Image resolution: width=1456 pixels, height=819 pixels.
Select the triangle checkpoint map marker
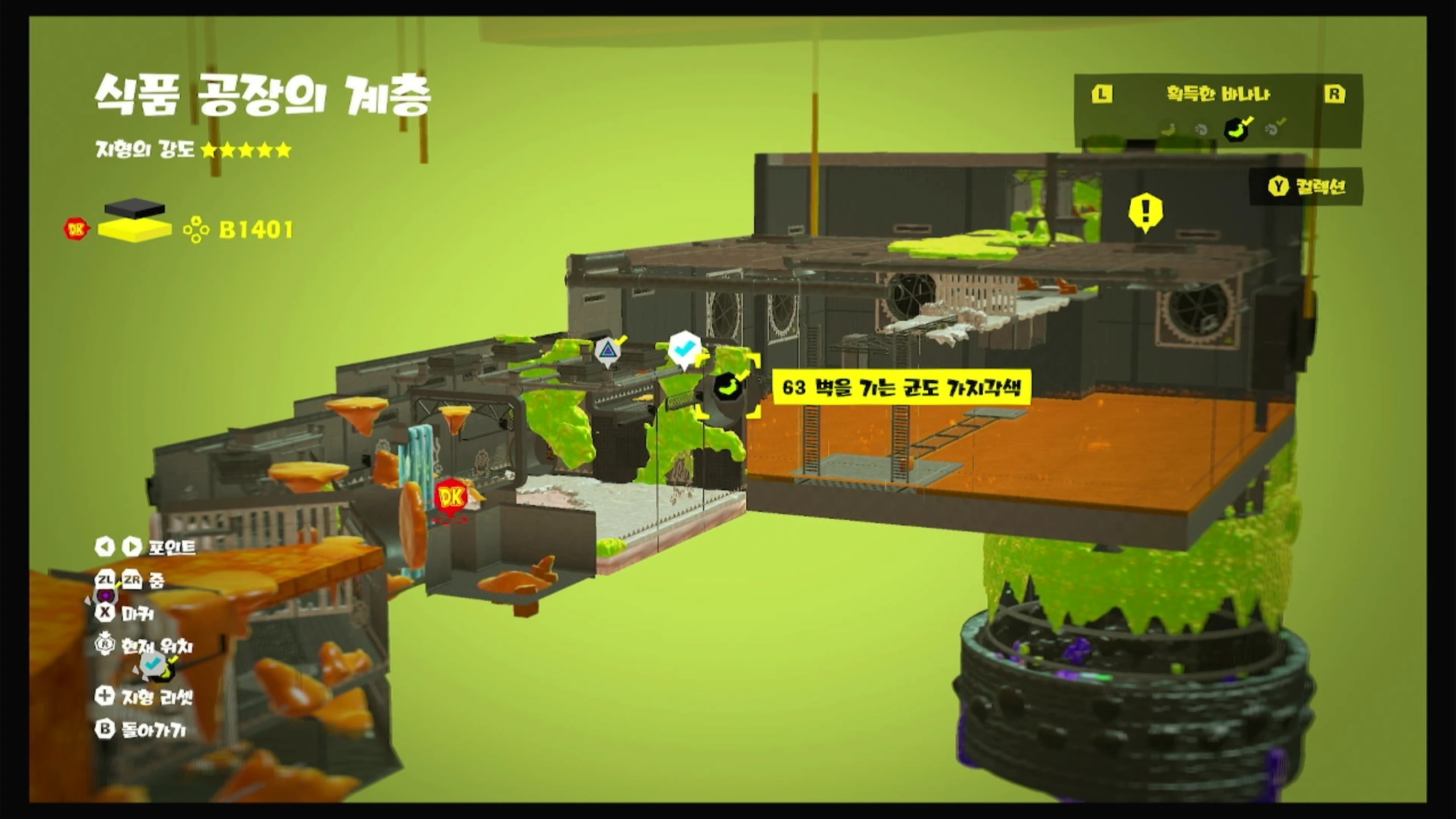pos(608,349)
